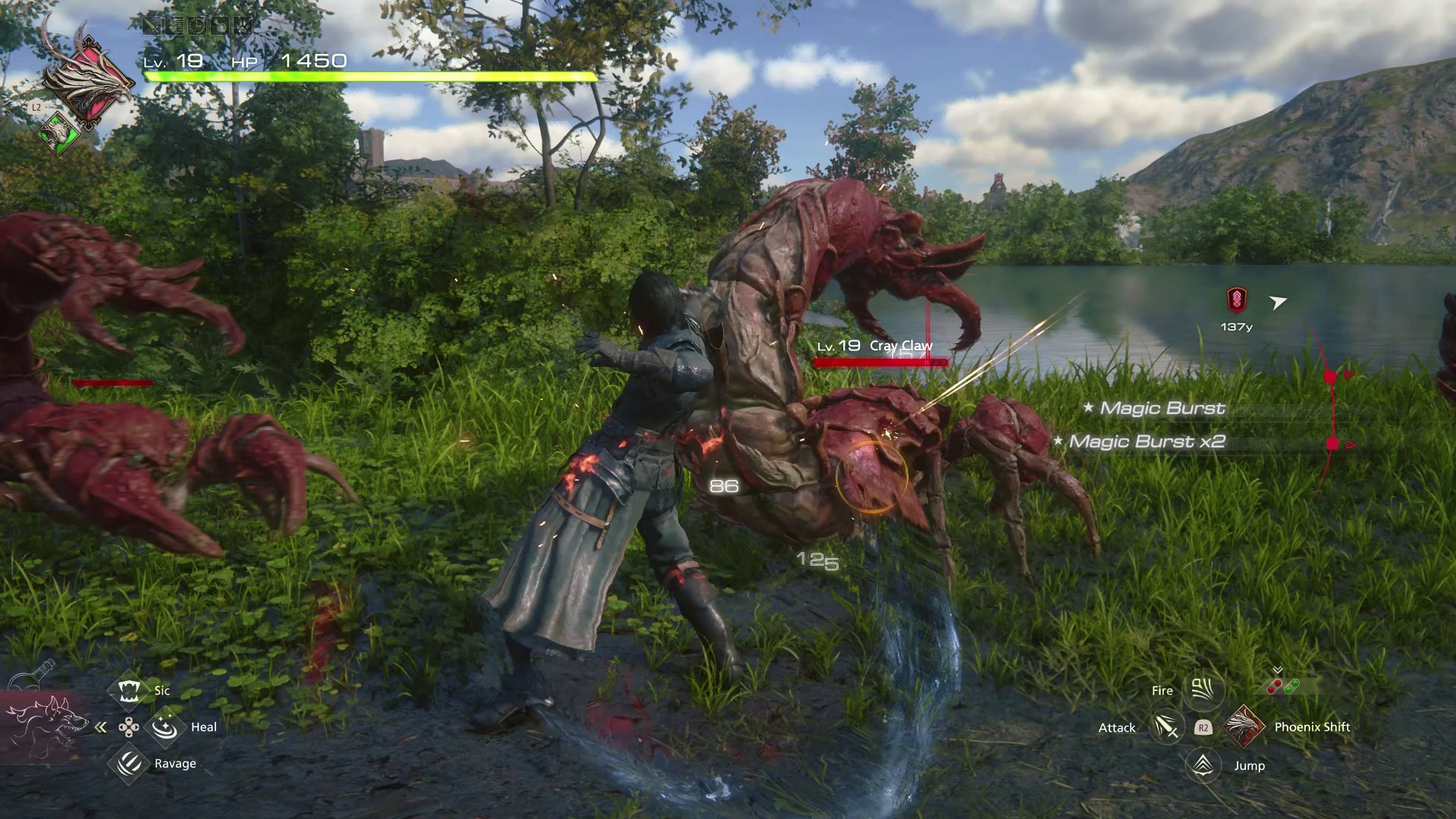Screen dimensions: 1456x819
Task: Expand the item shortcuts via the downward chevron
Action: [x=1277, y=670]
